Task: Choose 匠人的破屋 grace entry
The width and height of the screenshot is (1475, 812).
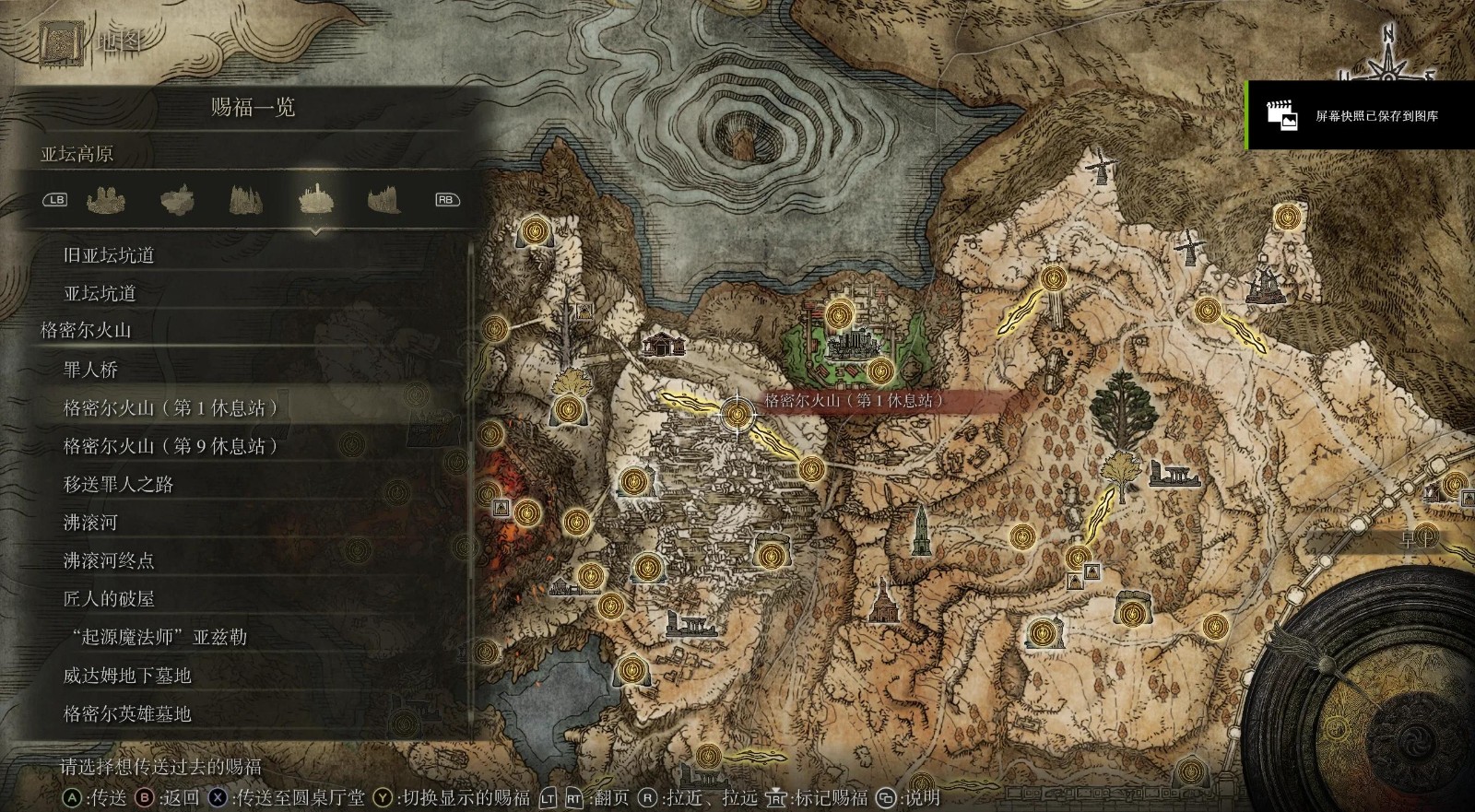Action: click(x=109, y=599)
